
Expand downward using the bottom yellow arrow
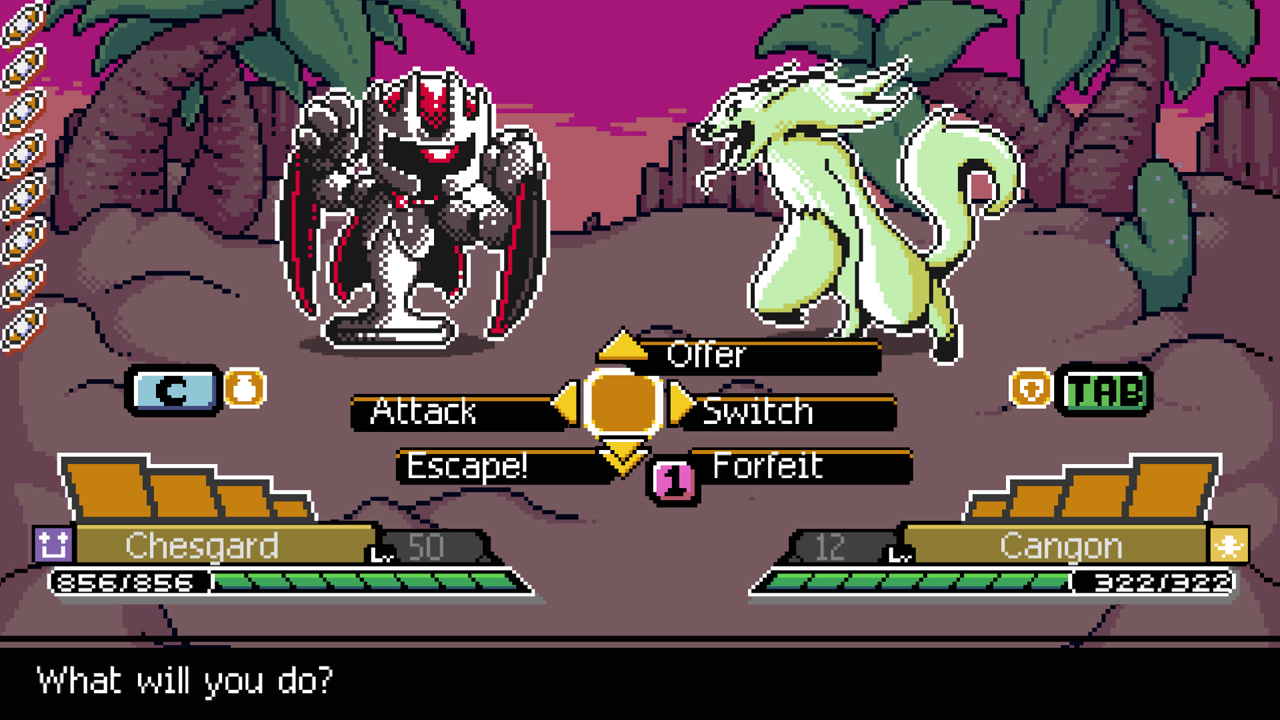coord(623,457)
